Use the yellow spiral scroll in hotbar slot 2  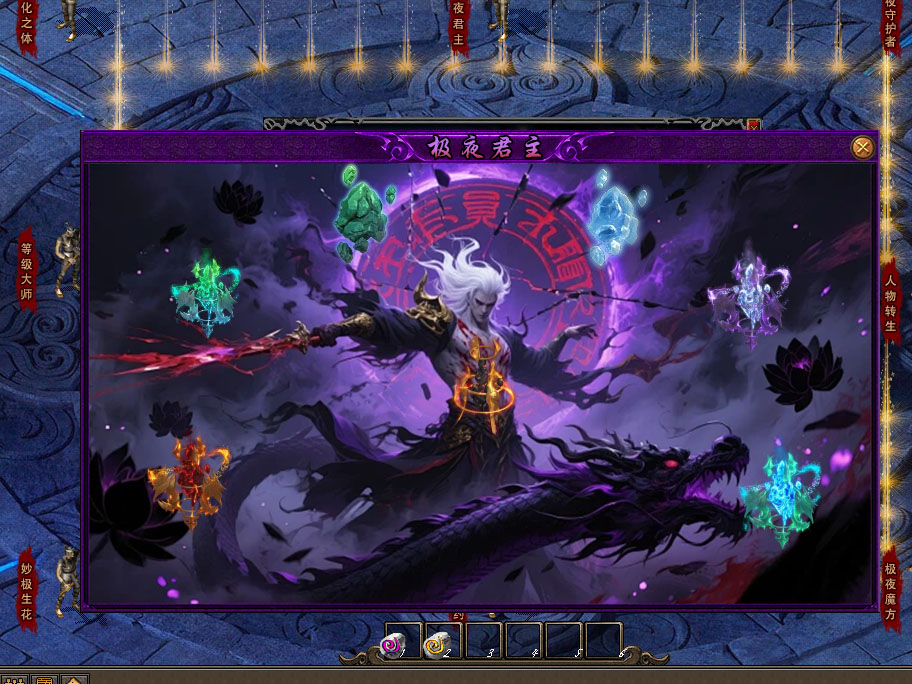click(436, 646)
